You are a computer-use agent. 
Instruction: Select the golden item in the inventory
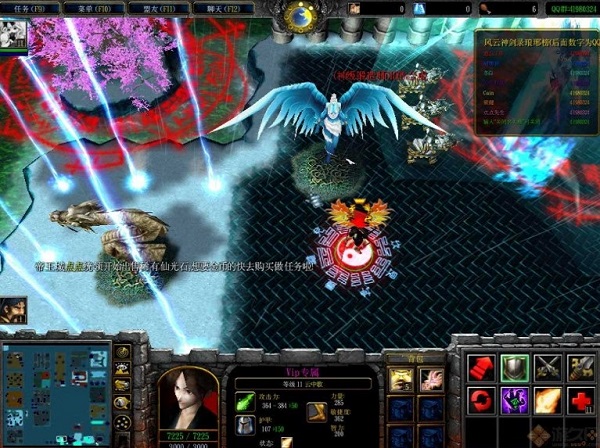pos(400,377)
